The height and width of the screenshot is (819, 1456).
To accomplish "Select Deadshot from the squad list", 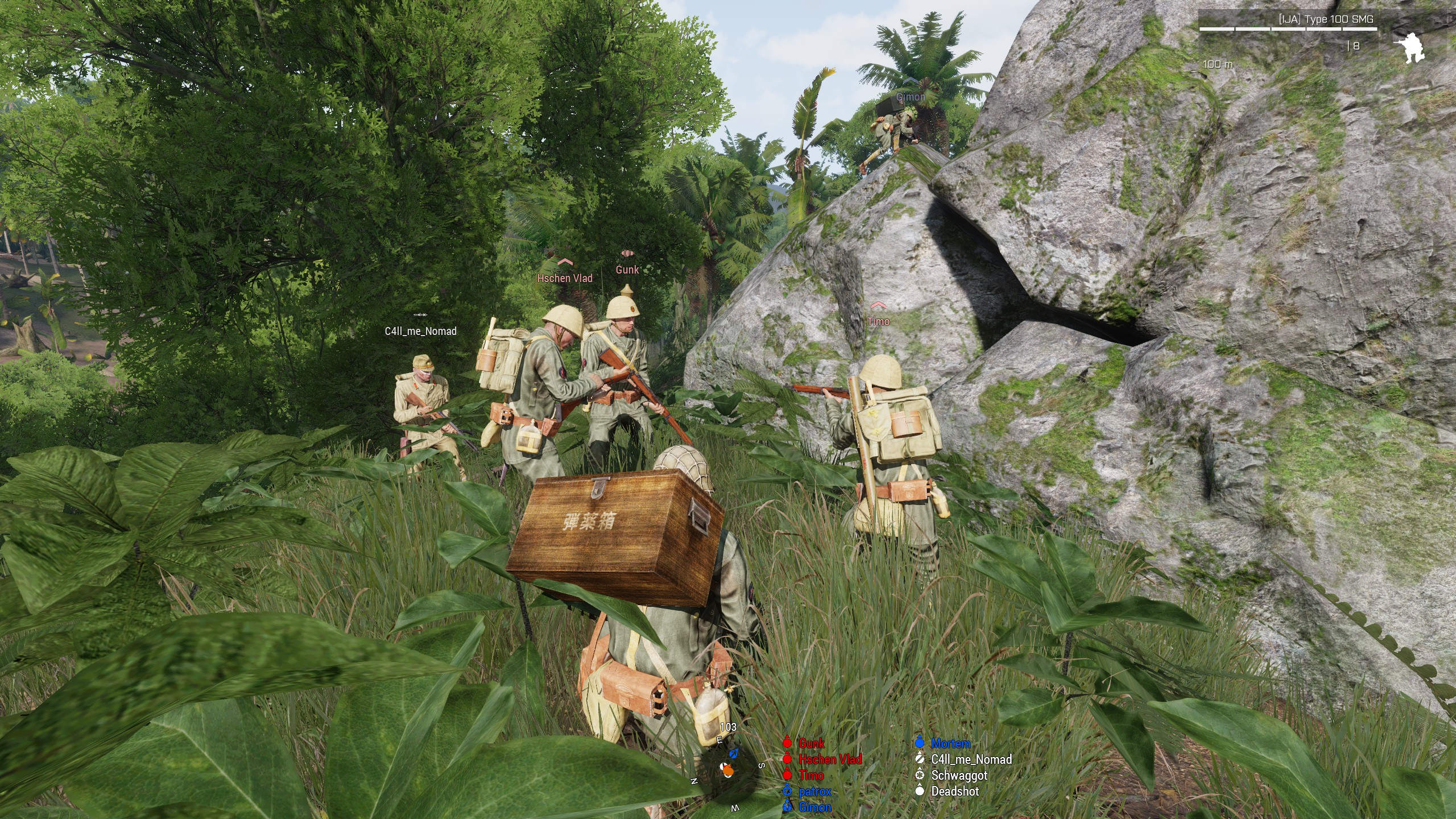I will (955, 791).
